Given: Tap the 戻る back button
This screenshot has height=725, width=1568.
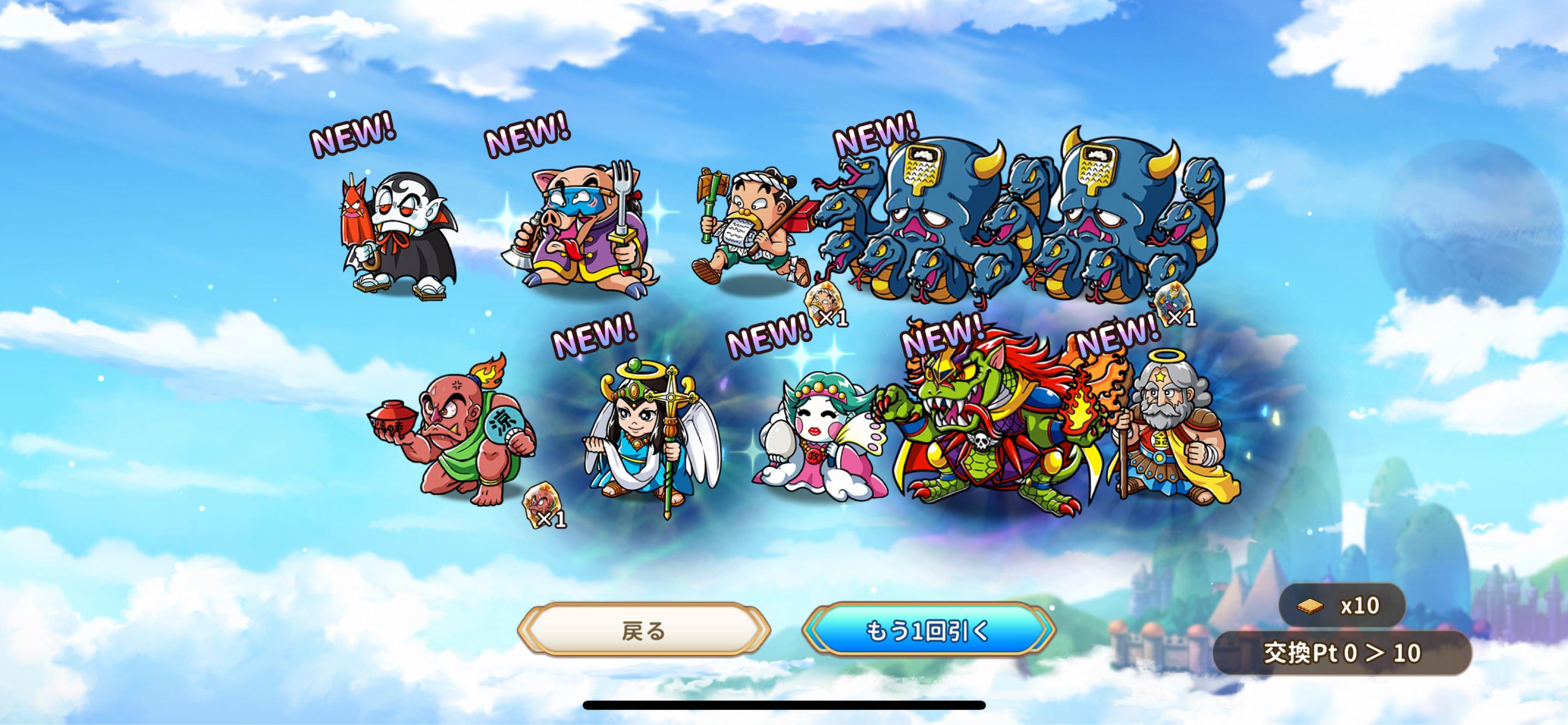Looking at the screenshot, I should pyautogui.click(x=643, y=630).
